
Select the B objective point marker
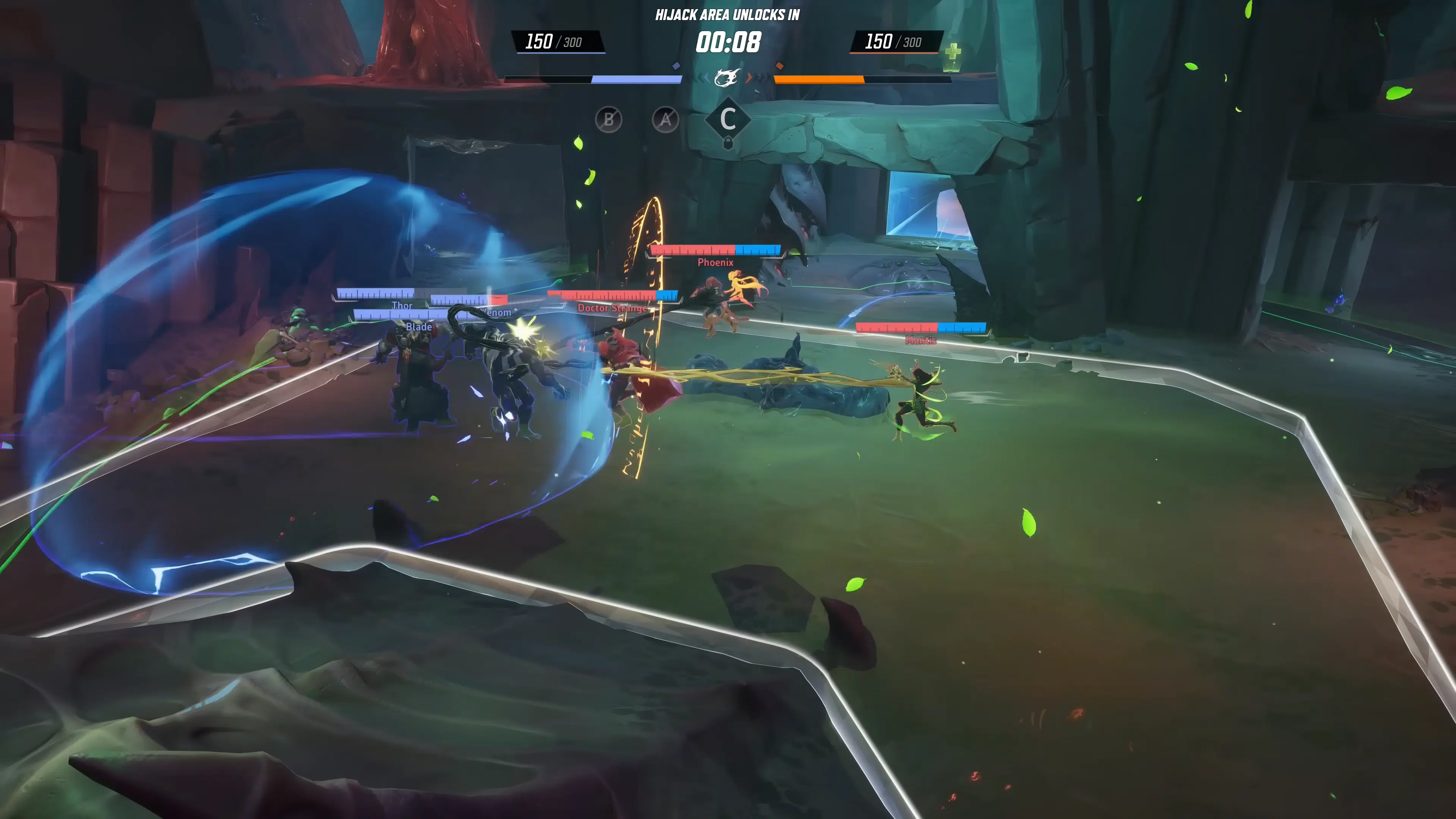click(608, 120)
